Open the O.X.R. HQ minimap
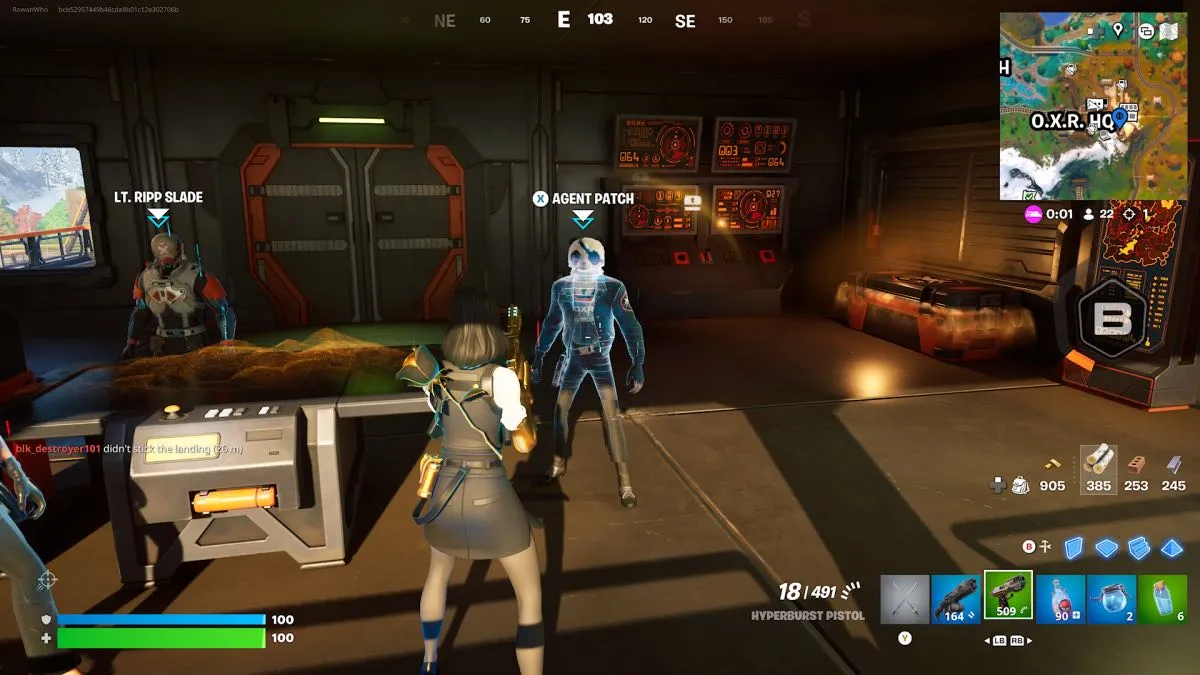The image size is (1200, 675). 1094,105
